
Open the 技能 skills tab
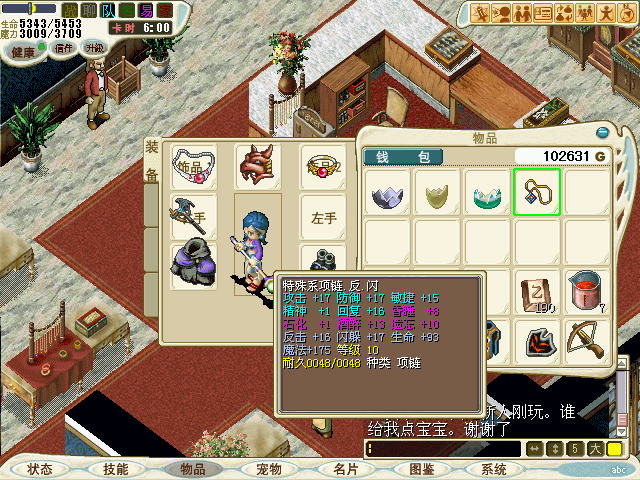[x=115, y=469]
